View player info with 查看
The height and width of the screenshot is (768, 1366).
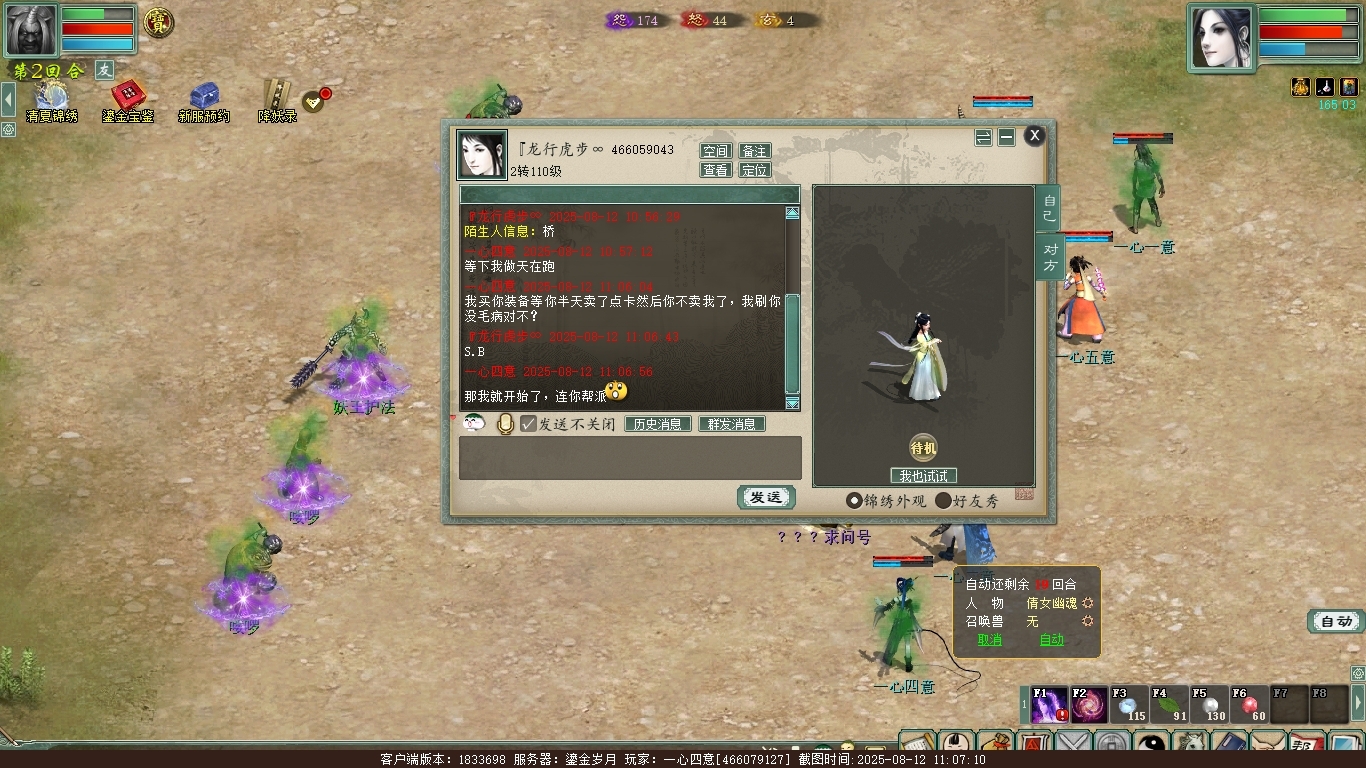(x=715, y=170)
